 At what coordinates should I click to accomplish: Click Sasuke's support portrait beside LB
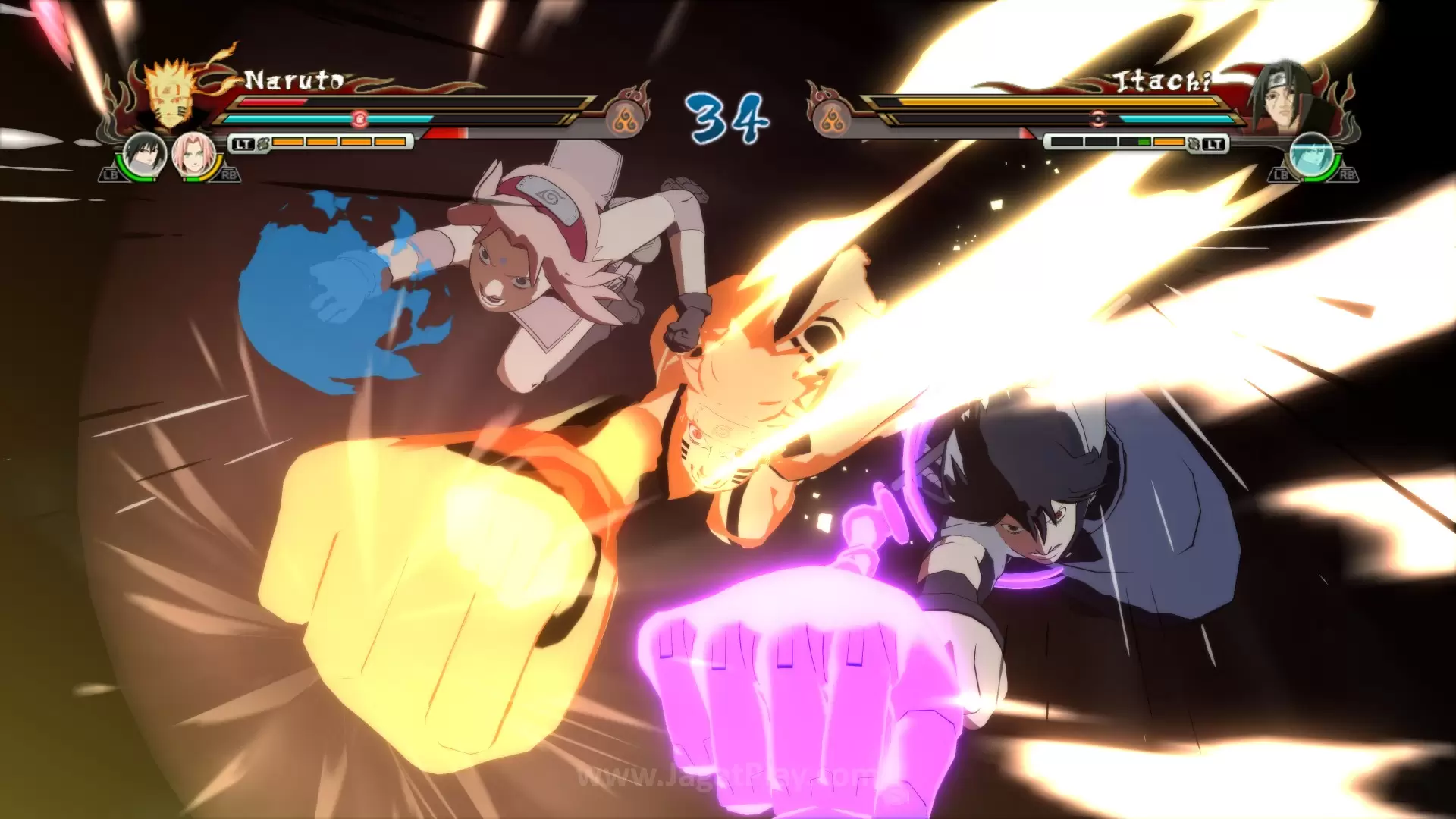pyautogui.click(x=143, y=153)
